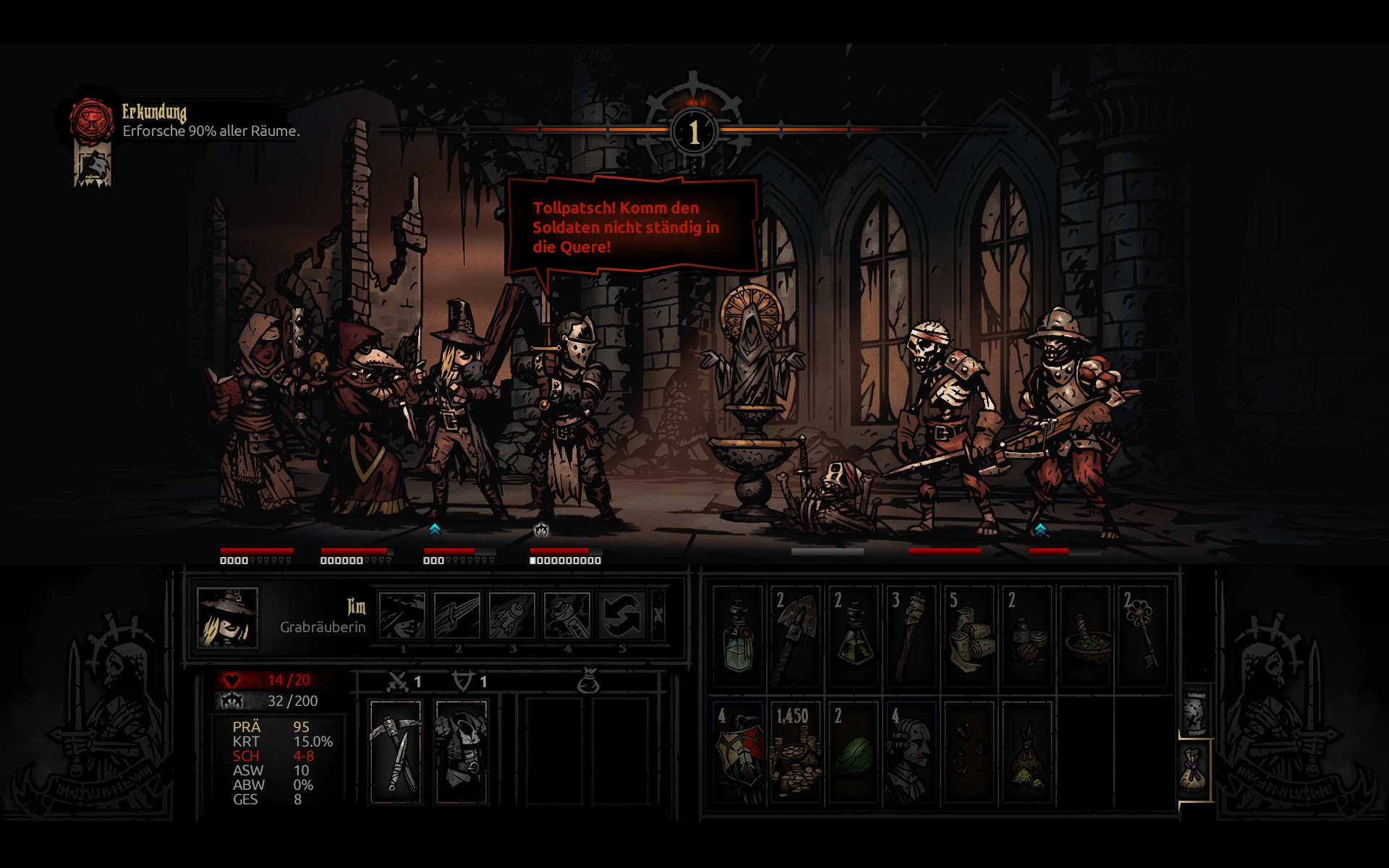
Task: Click the pass turn X button
Action: 658,616
